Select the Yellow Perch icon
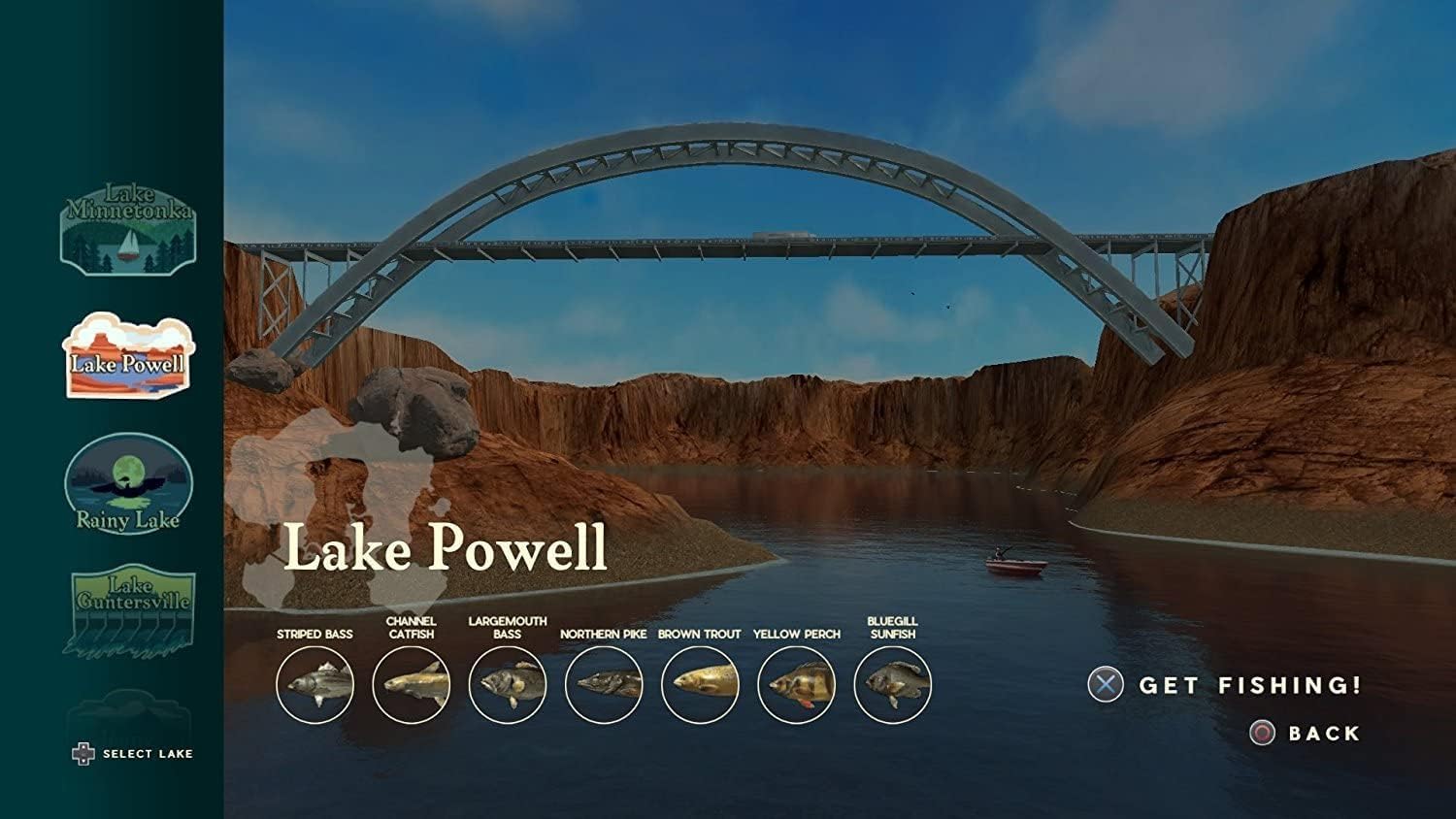Image resolution: width=1456 pixels, height=819 pixels. (x=796, y=685)
